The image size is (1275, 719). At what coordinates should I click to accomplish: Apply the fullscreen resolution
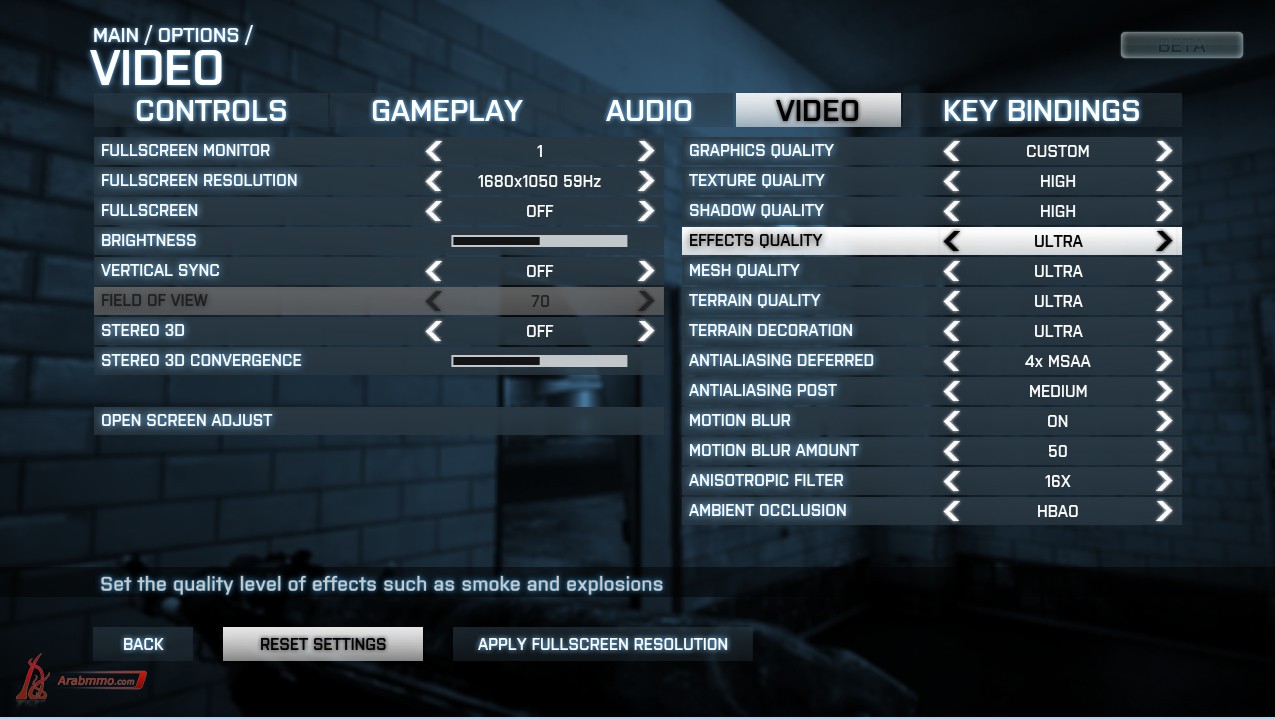(602, 644)
